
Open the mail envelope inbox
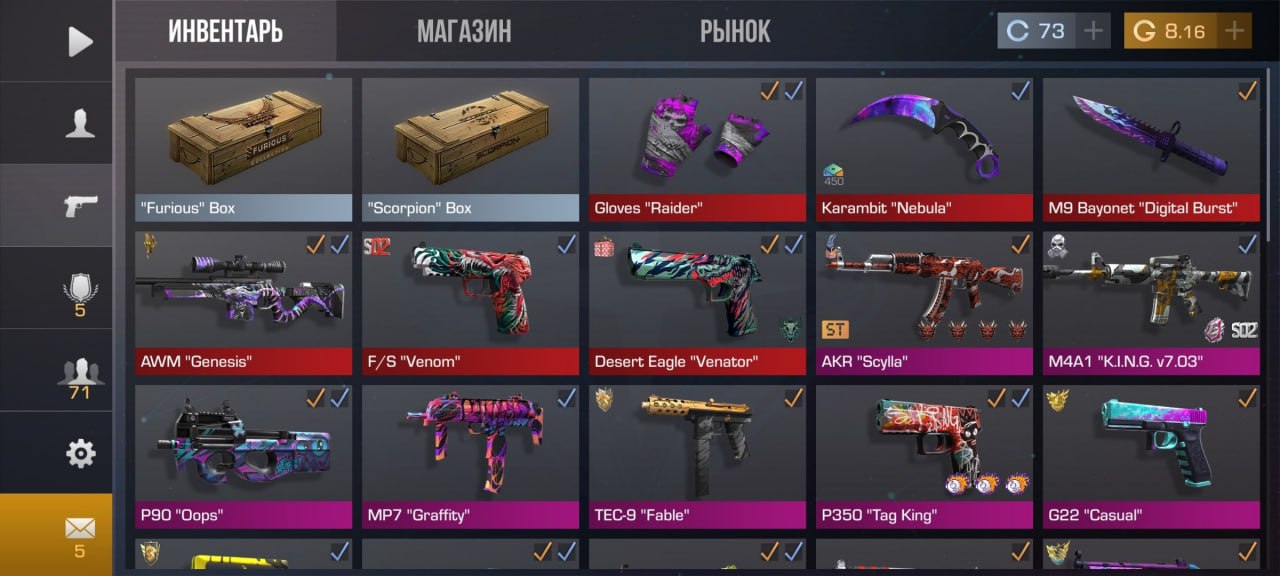[79, 534]
